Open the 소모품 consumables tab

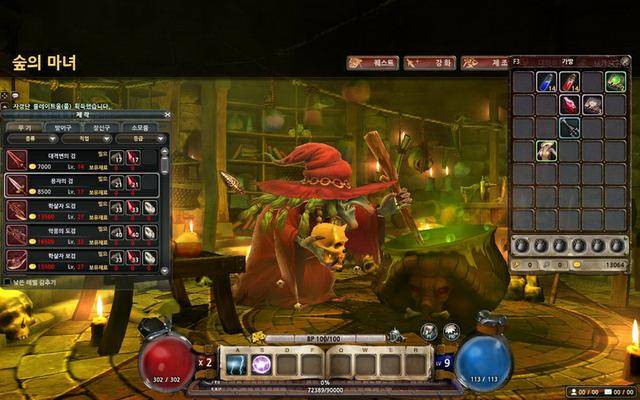tap(141, 127)
